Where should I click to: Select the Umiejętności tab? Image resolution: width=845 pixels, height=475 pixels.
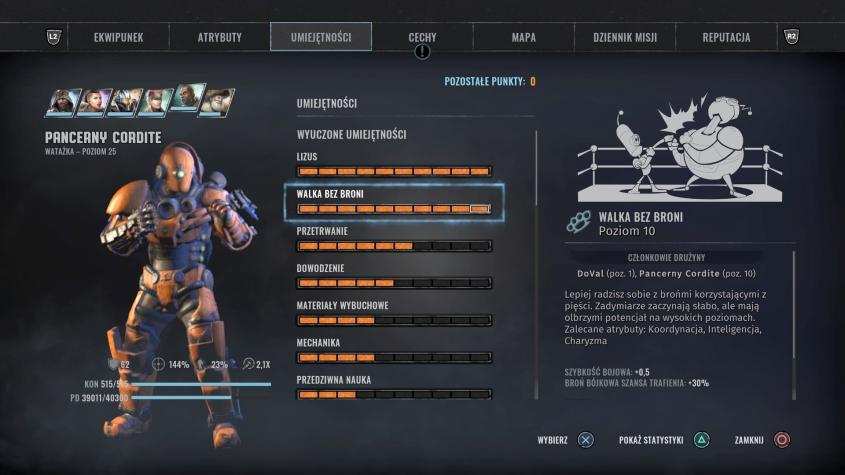(320, 37)
